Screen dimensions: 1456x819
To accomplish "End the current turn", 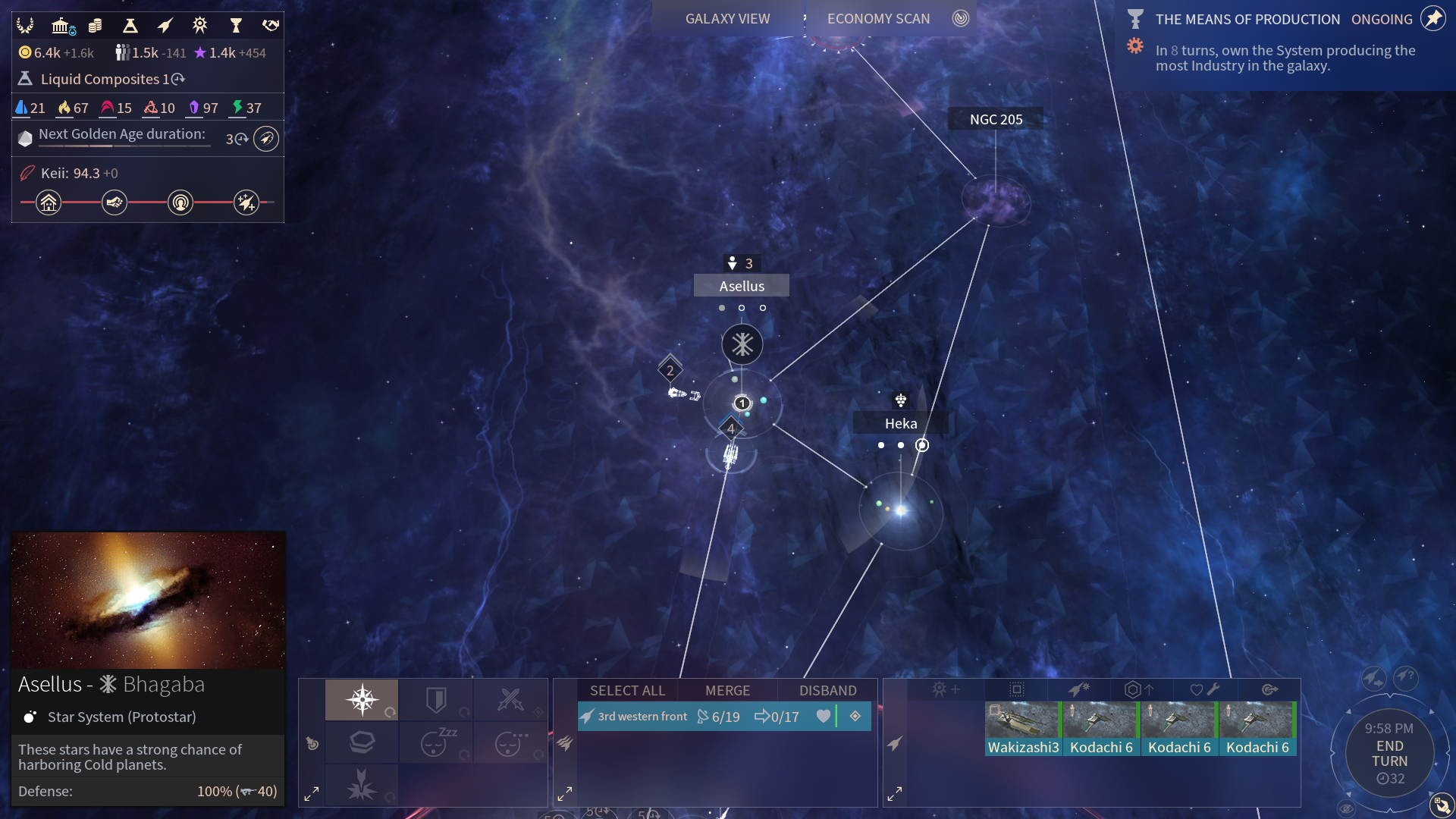I will point(1389,754).
